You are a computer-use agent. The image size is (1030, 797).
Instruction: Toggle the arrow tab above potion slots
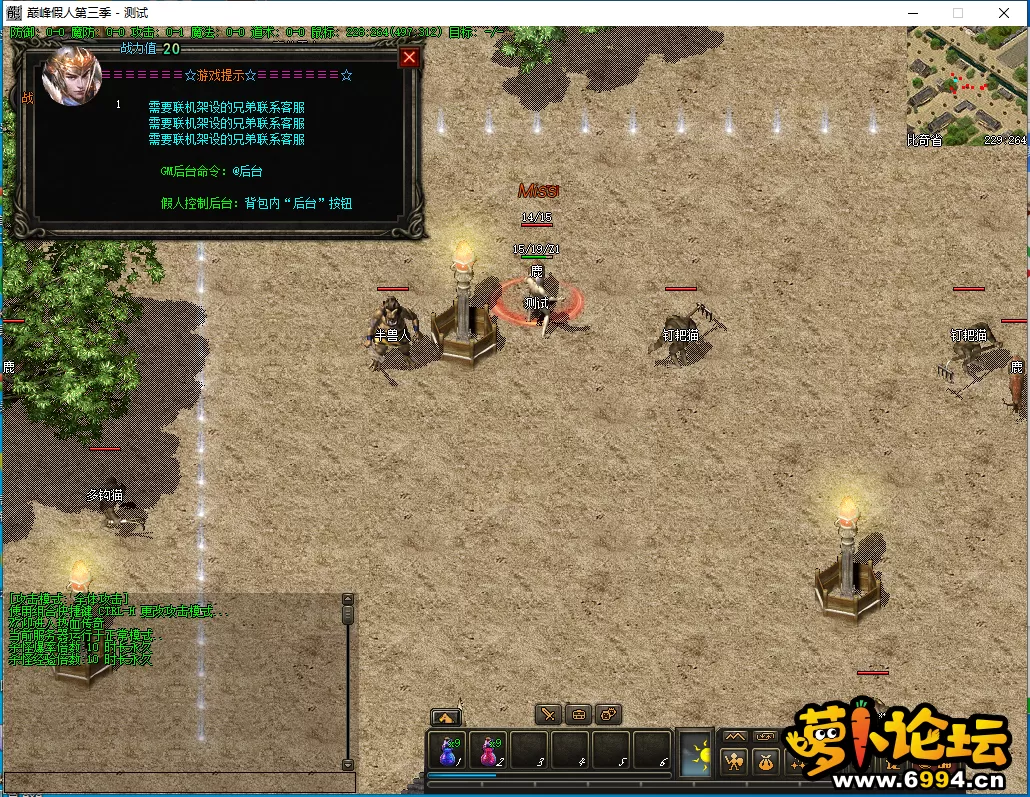pos(445,717)
